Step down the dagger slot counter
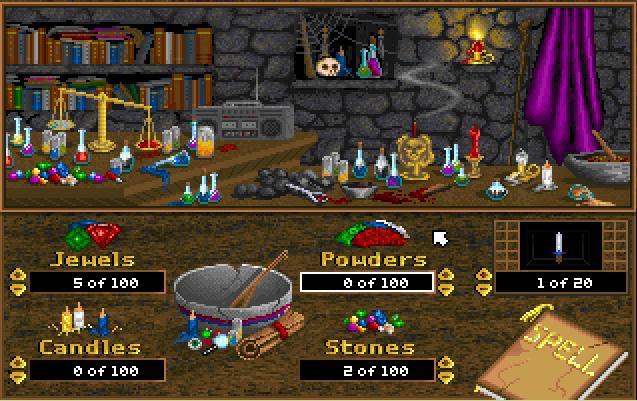 click(485, 289)
